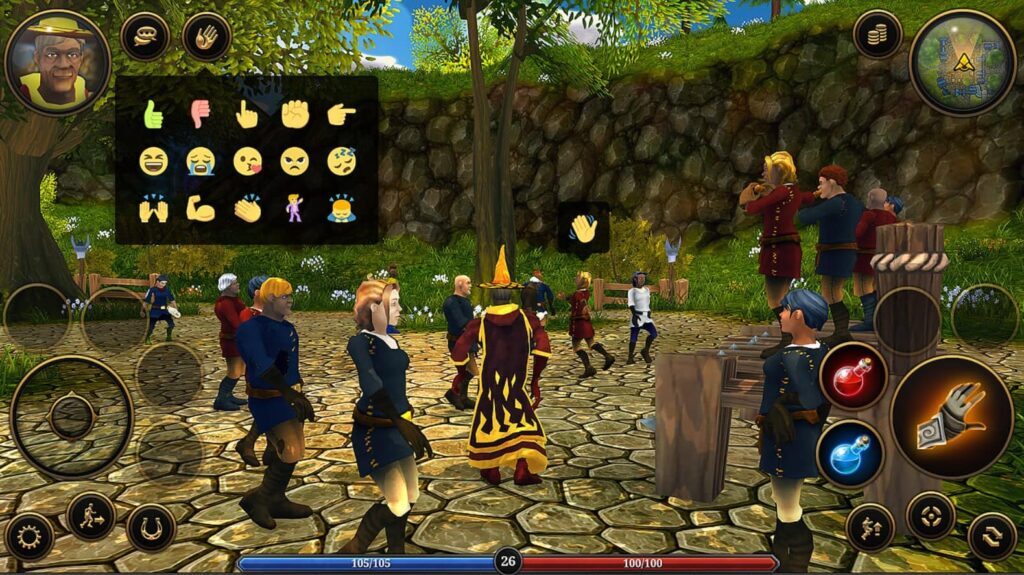Image resolution: width=1024 pixels, height=575 pixels.
Task: Open the chat speech-bubble button
Action: pos(145,36)
